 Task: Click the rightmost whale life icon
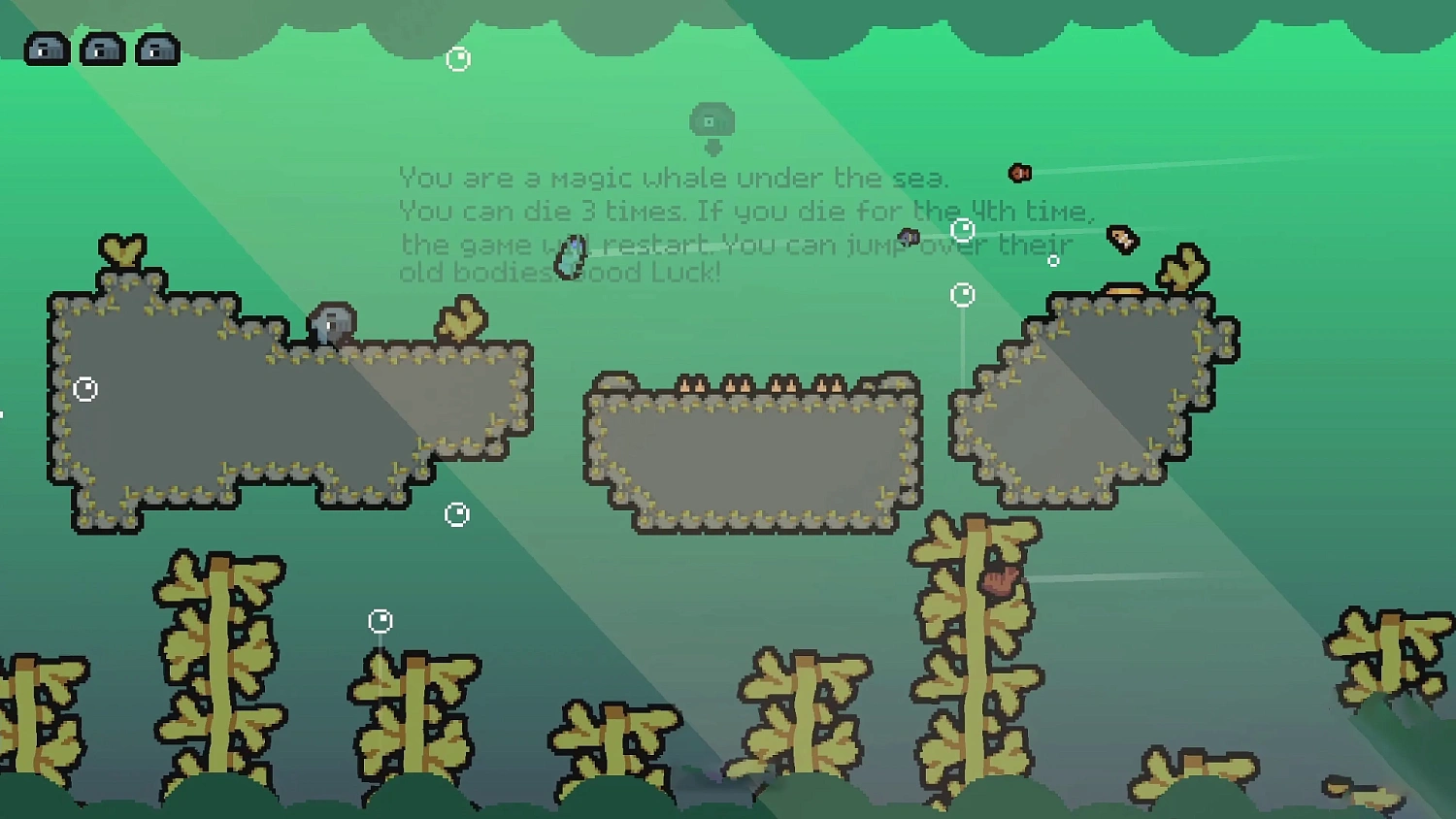tap(157, 49)
